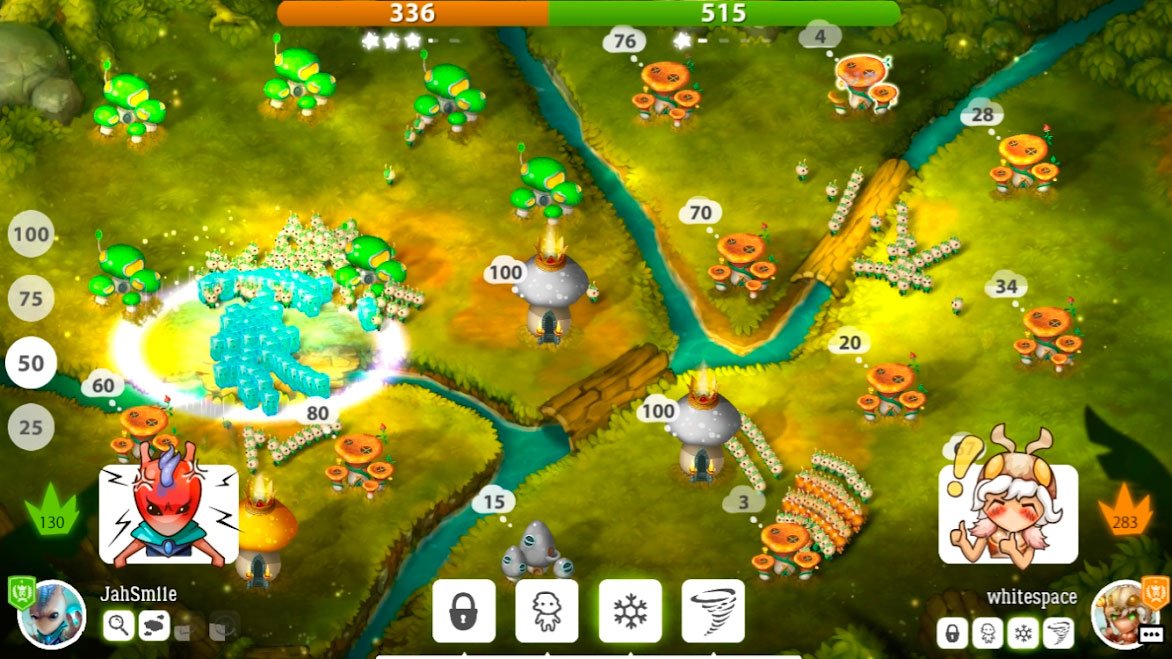The width and height of the screenshot is (1172, 659).
Task: Choose the 75 percent troop option
Action: click(31, 299)
